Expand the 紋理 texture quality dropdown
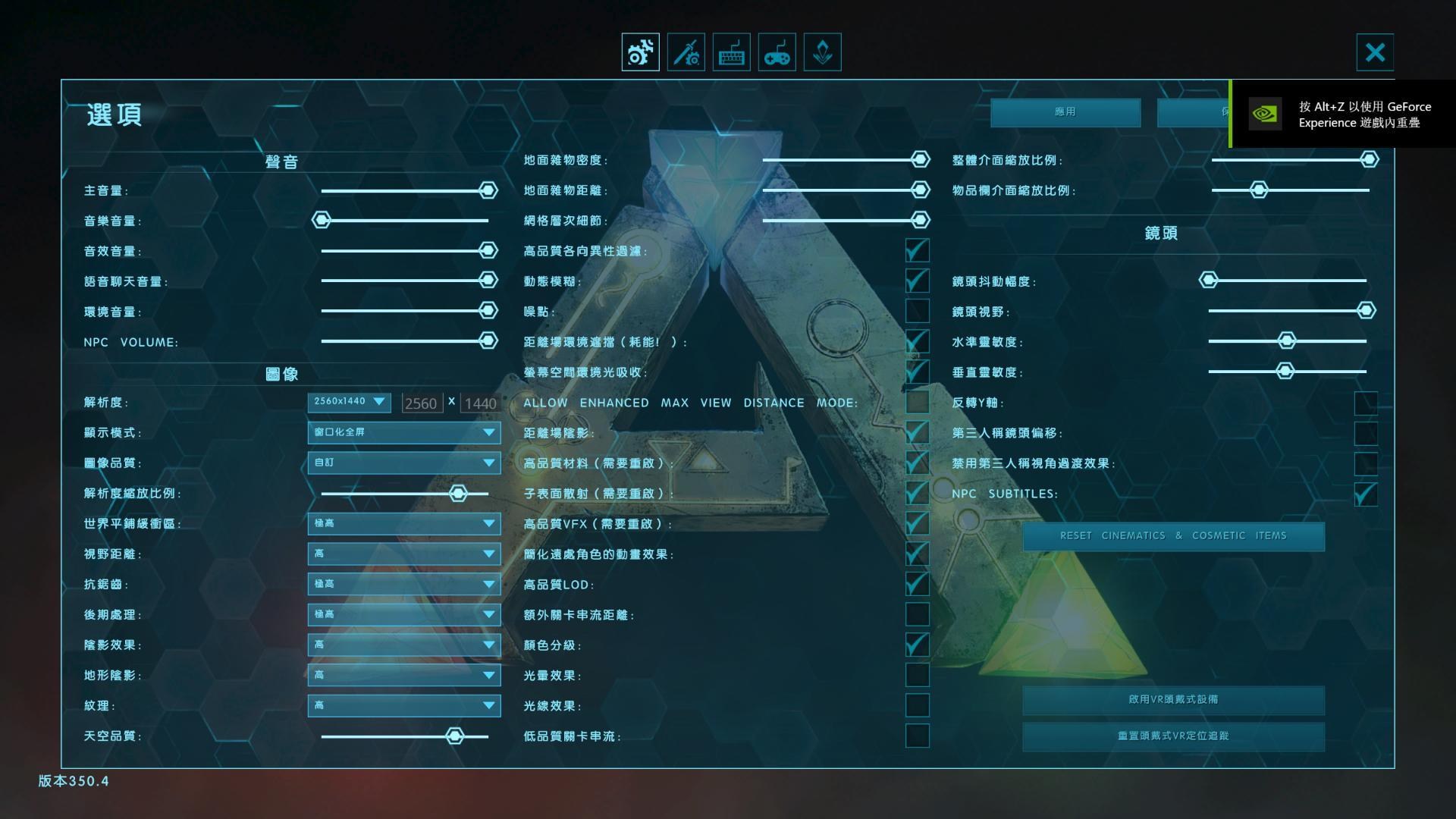 pyautogui.click(x=403, y=705)
